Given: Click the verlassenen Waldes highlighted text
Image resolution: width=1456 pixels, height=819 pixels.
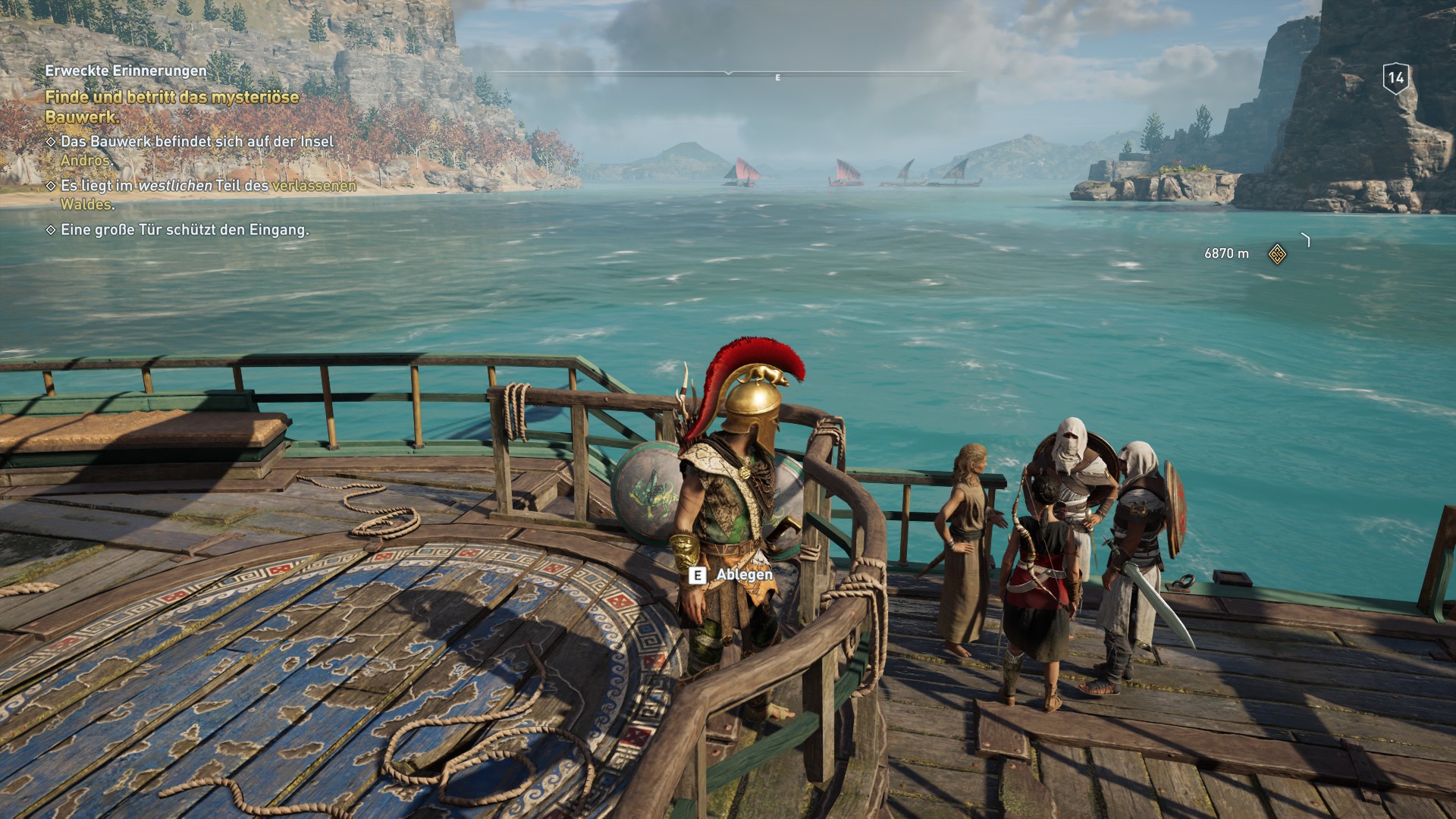Looking at the screenshot, I should coord(312,185).
